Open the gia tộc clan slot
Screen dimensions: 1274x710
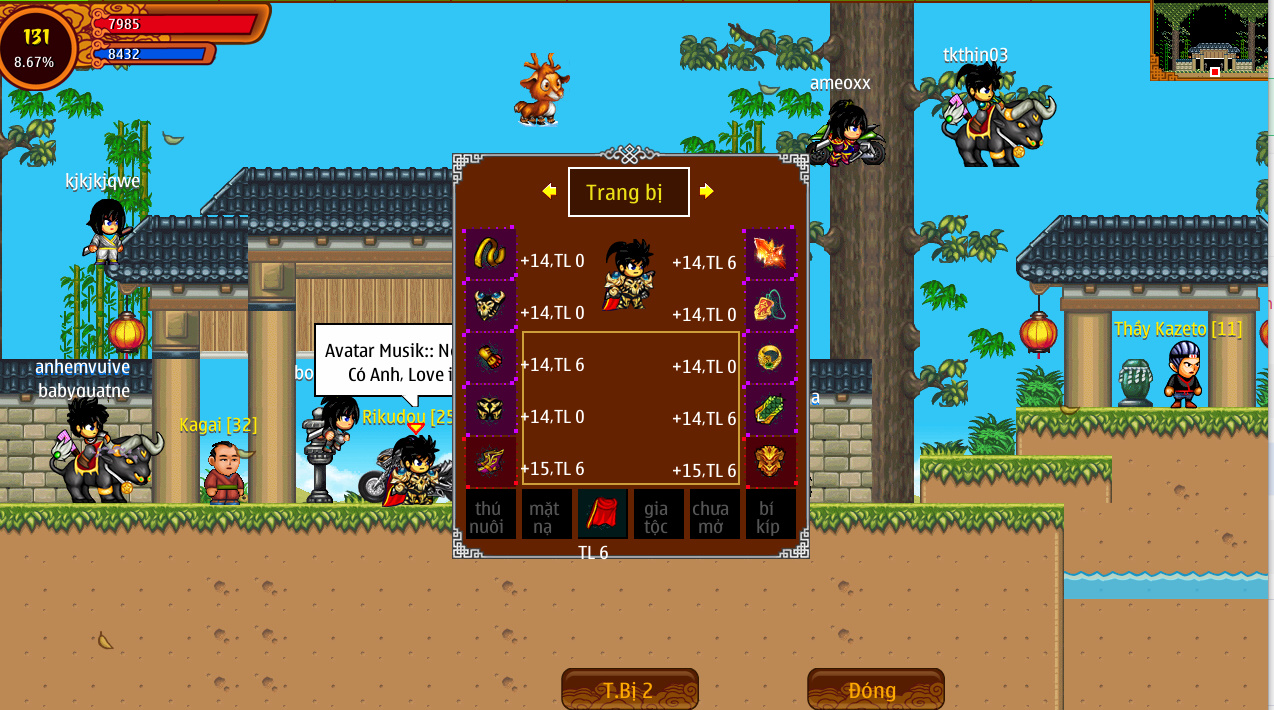tap(658, 514)
